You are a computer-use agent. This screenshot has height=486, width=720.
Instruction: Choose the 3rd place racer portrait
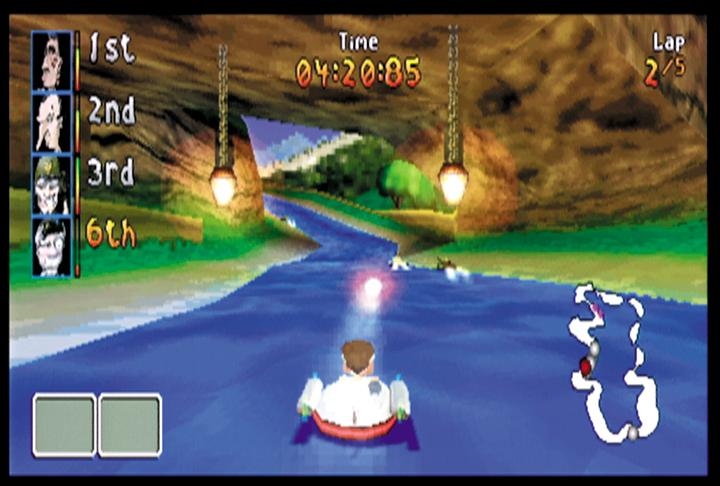click(x=51, y=184)
